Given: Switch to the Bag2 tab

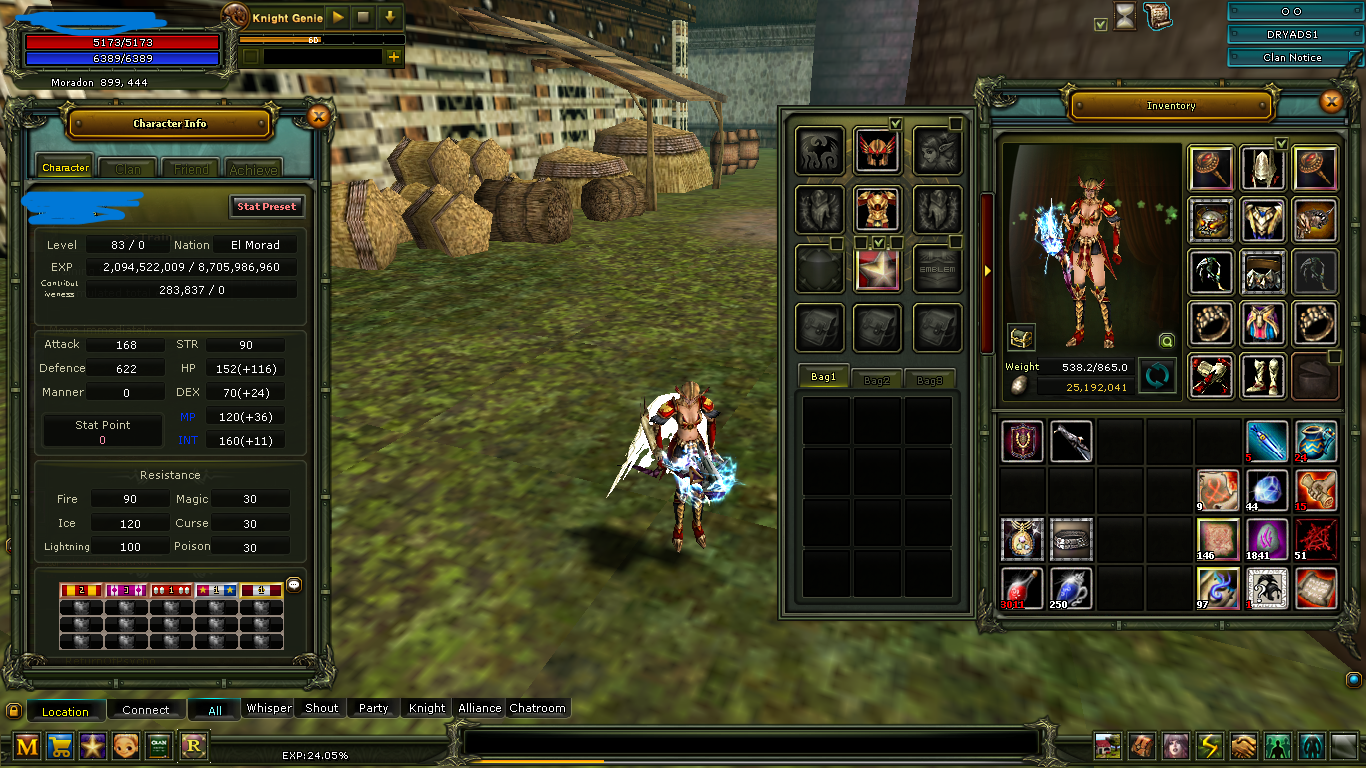Looking at the screenshot, I should (878, 377).
